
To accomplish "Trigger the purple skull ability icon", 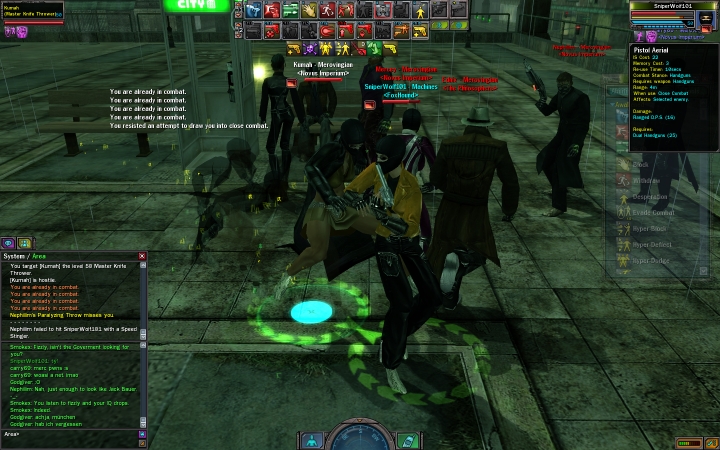I will tap(310, 48).
